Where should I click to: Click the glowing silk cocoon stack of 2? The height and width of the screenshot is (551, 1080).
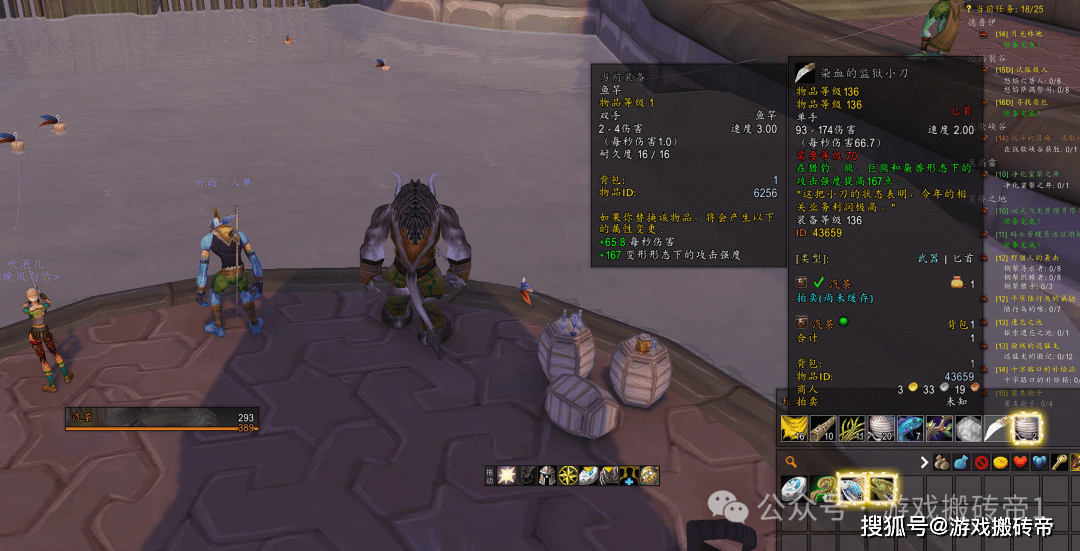pos(1027,429)
